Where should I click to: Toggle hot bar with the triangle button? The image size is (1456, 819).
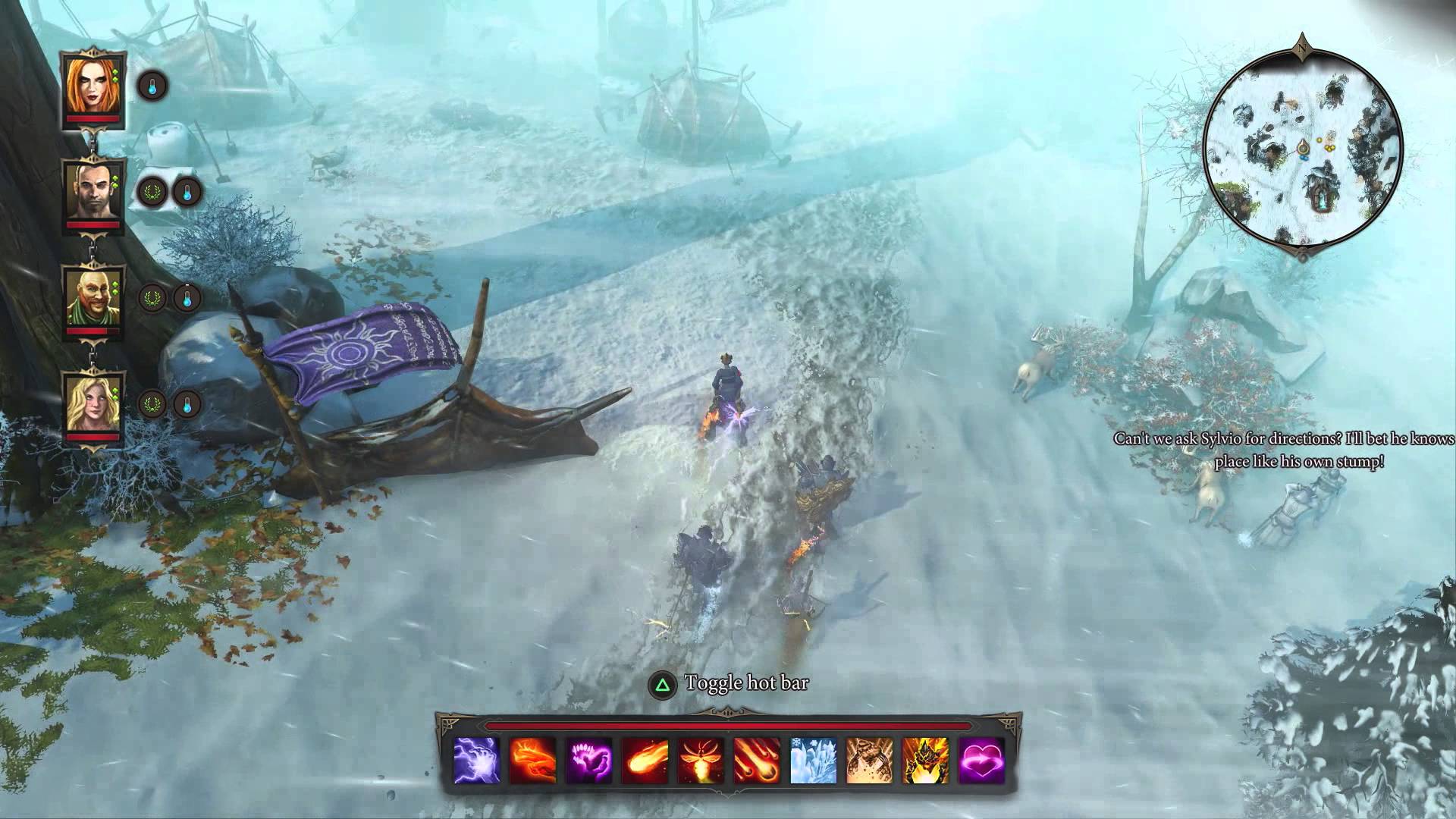663,683
